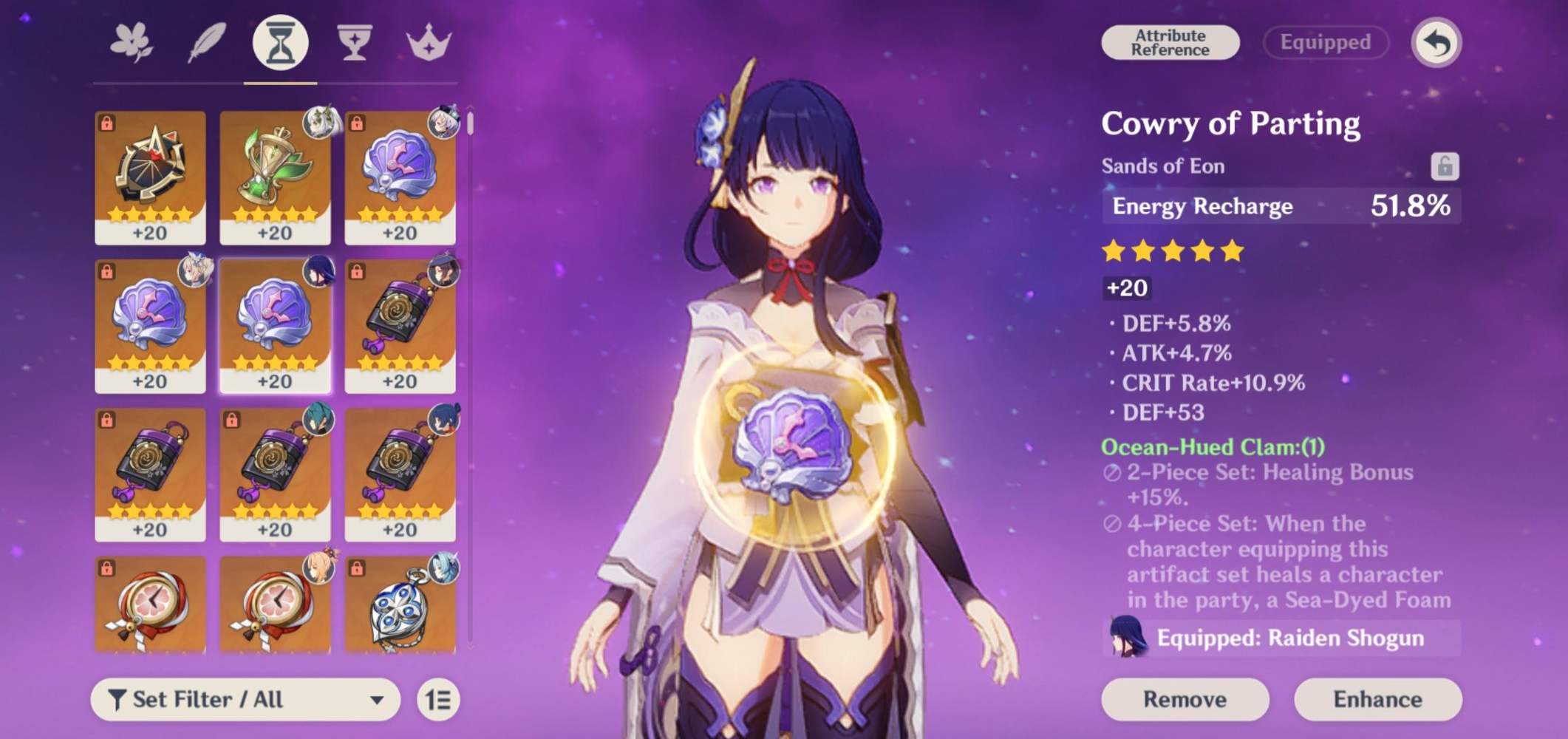This screenshot has height=739, width=1568.
Task: Switch to the Goblet of Eonothem tab
Action: [x=354, y=43]
